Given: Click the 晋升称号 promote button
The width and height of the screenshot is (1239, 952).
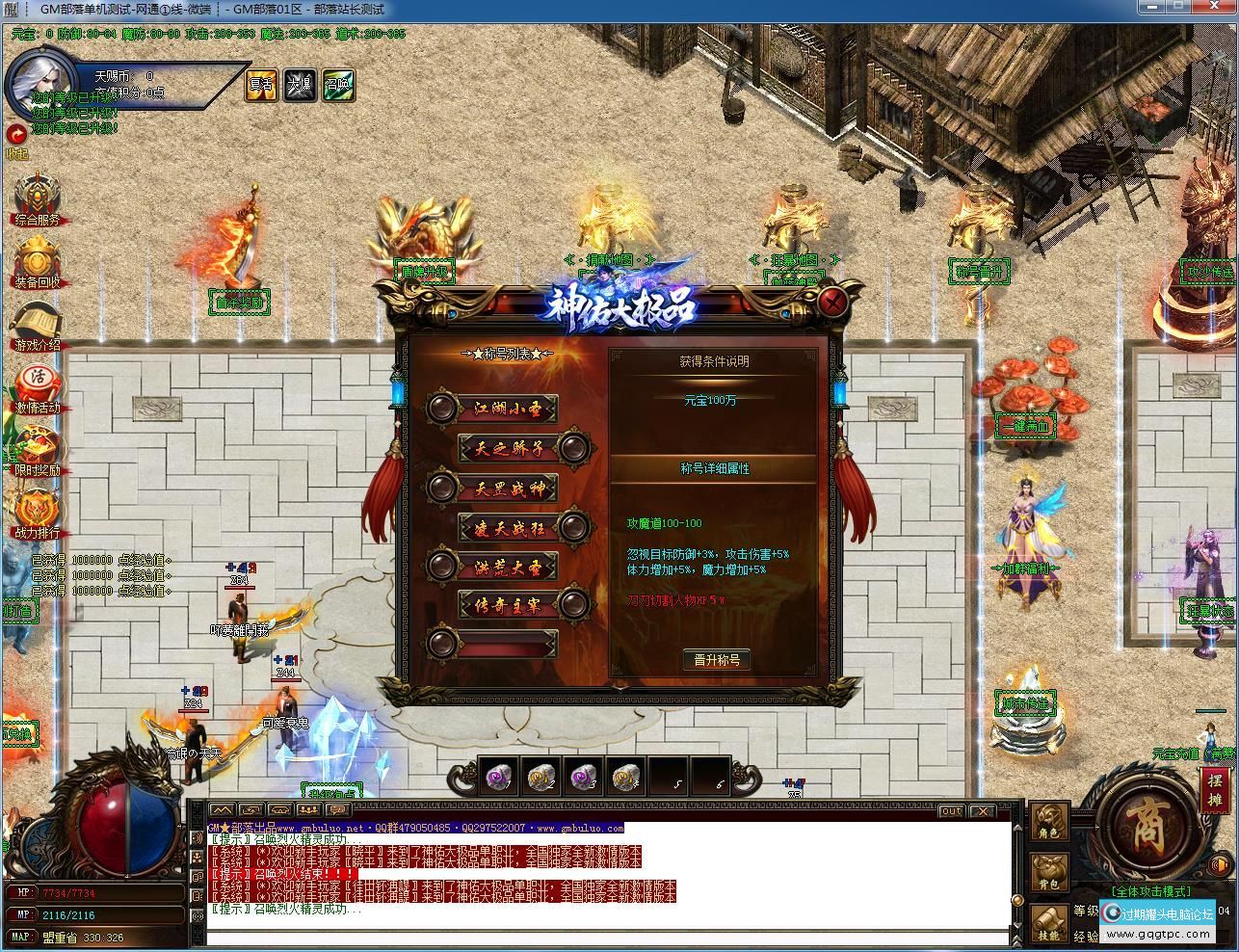Looking at the screenshot, I should (x=716, y=660).
